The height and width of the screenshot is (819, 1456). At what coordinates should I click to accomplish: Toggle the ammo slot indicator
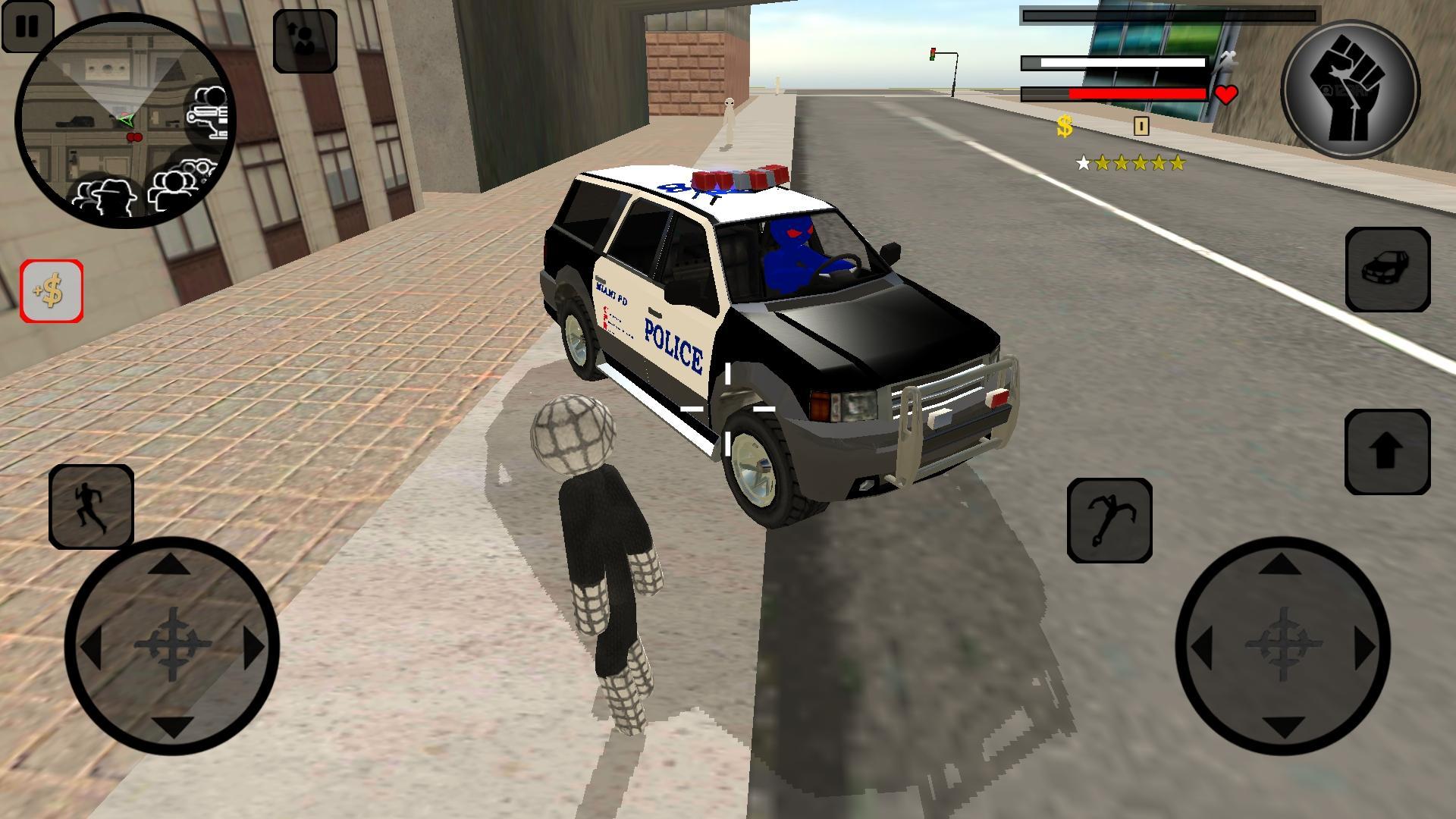(x=1142, y=125)
